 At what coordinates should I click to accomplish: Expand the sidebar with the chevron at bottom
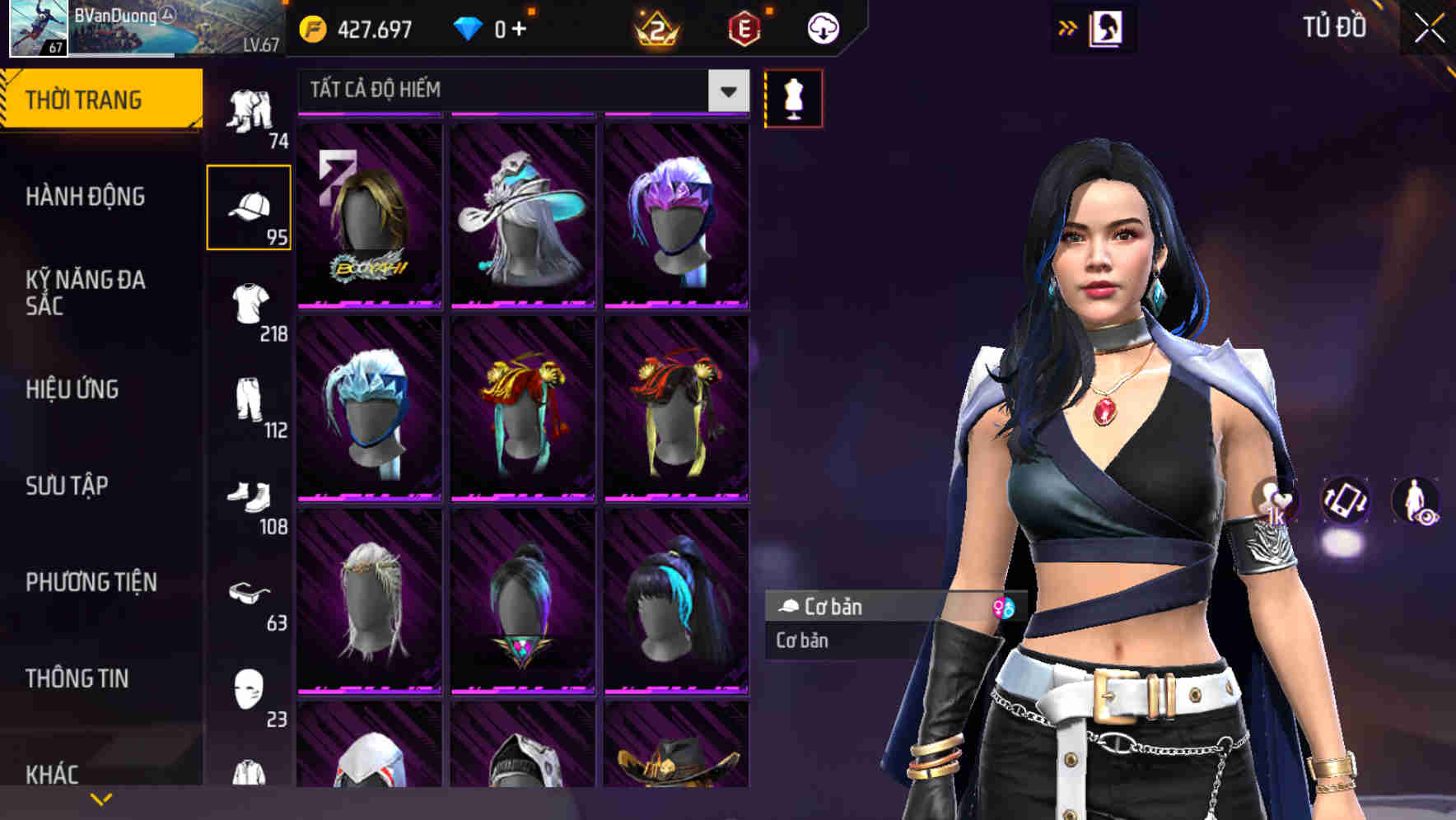click(101, 797)
